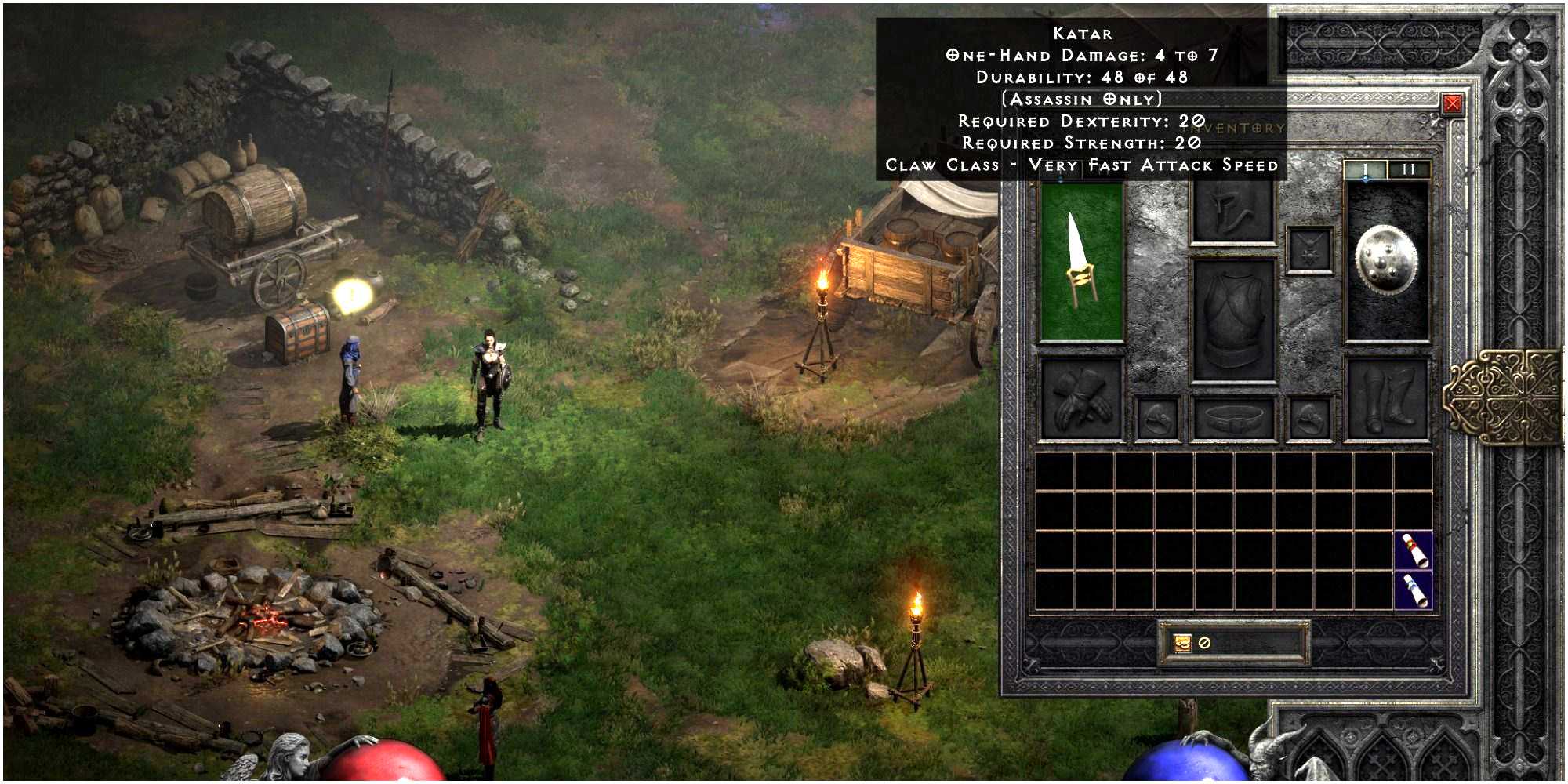The width and height of the screenshot is (1568, 784).
Task: Close the inventory panel with the red X
Action: (x=1452, y=104)
